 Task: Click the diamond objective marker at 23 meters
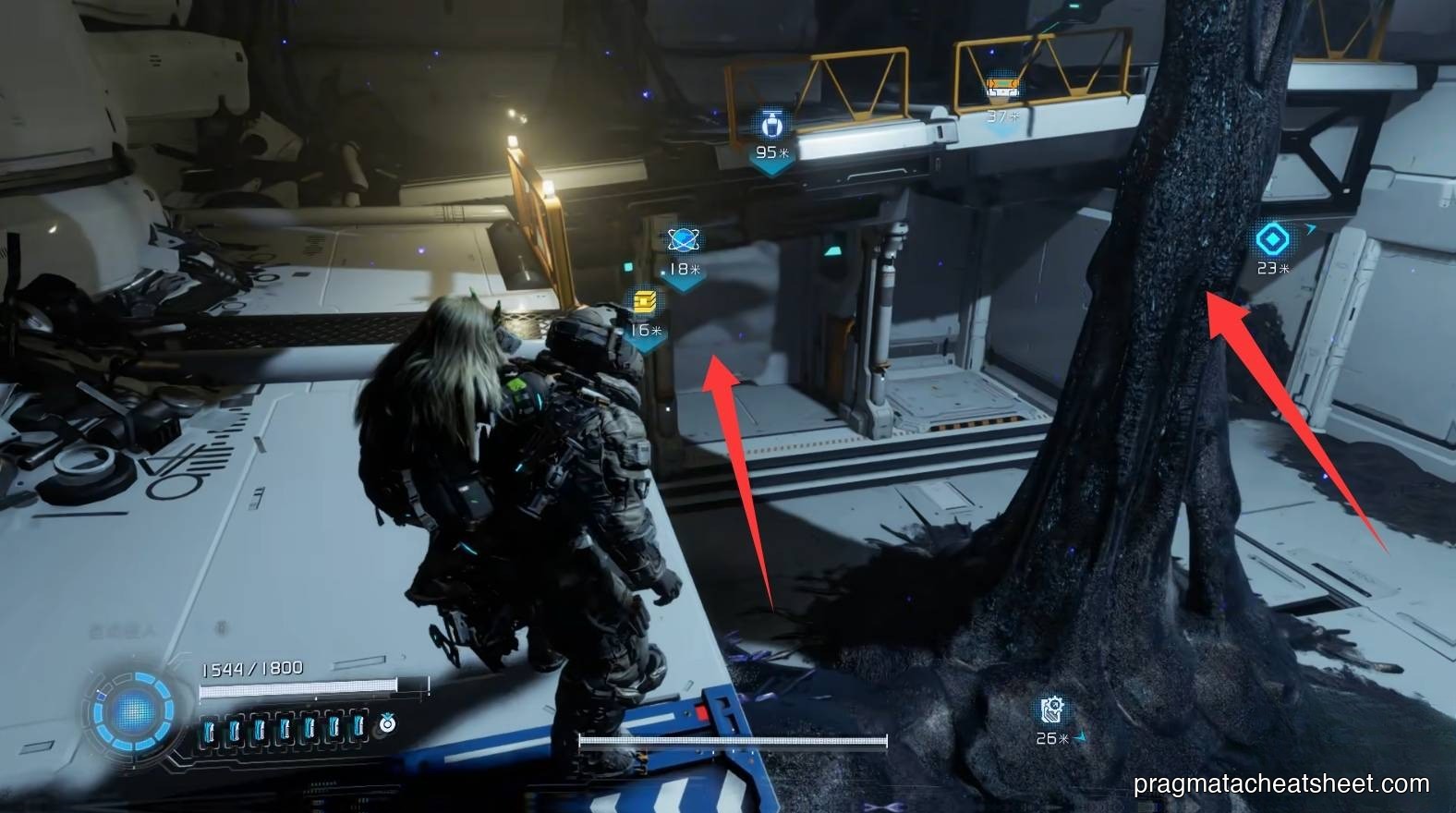[1272, 239]
